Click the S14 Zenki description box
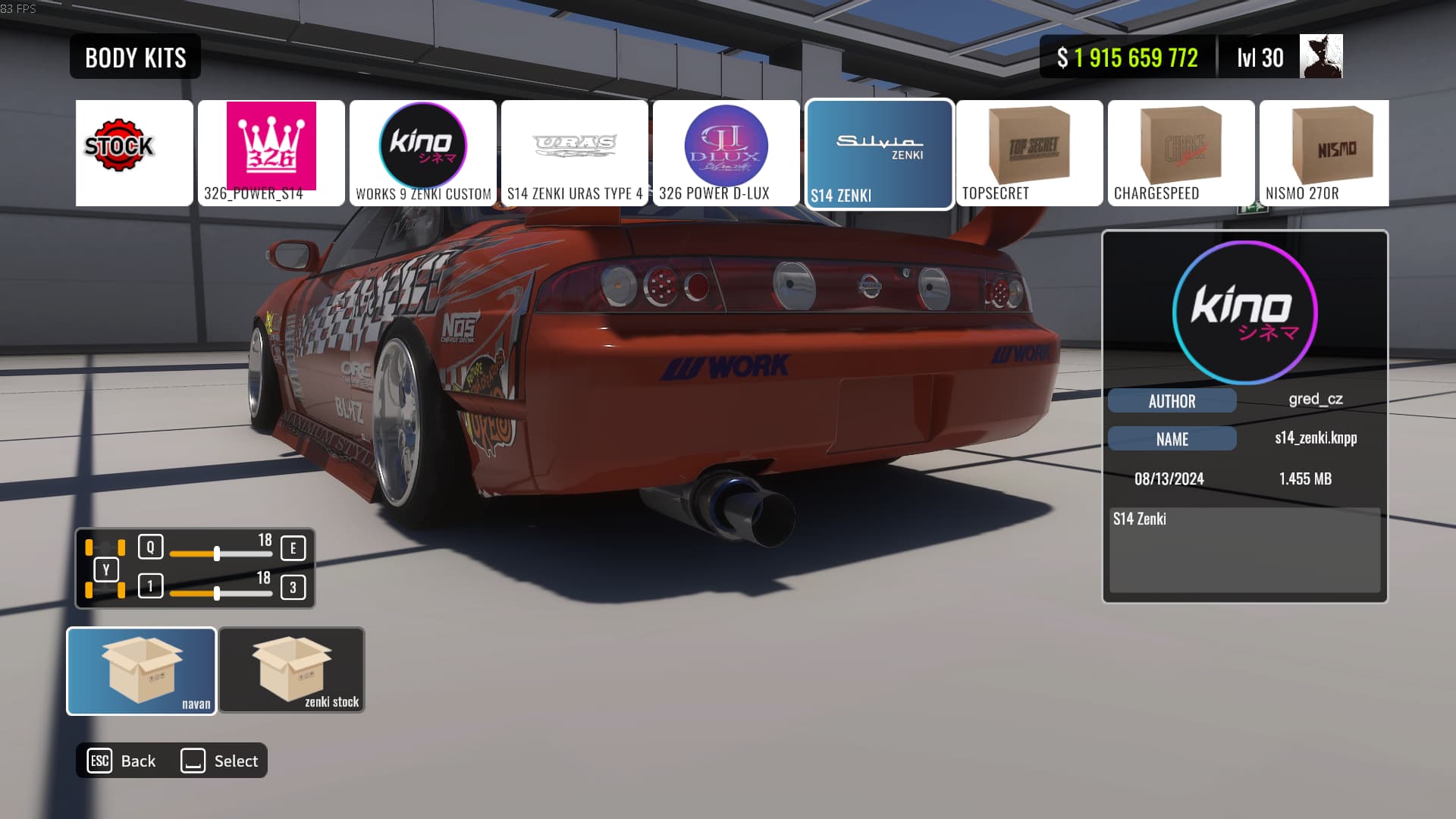The height and width of the screenshot is (819, 1456). click(x=1244, y=550)
